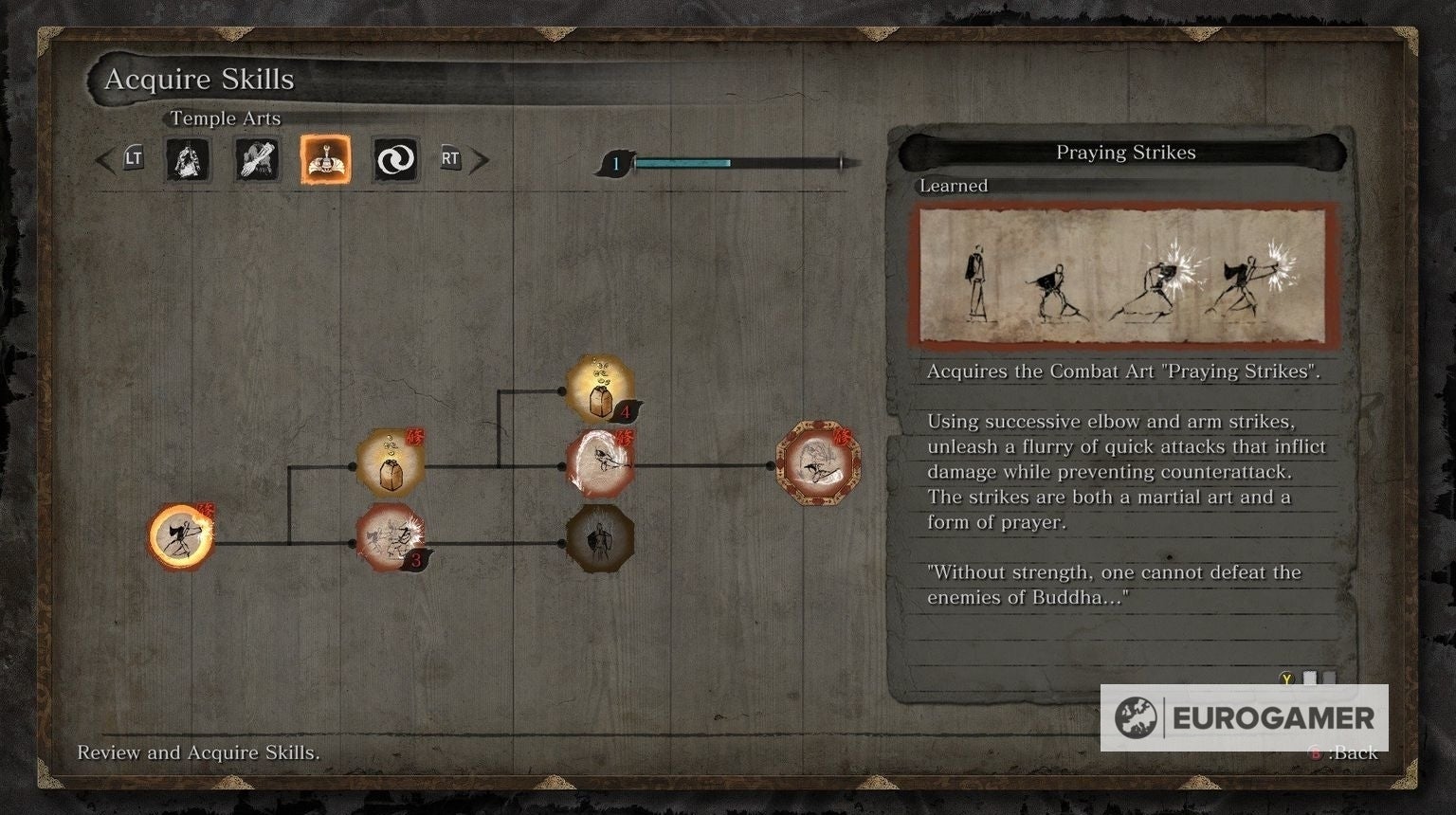Open the Prosthetic Arts skill tree icon
Image resolution: width=1456 pixels, height=815 pixels.
(256, 159)
